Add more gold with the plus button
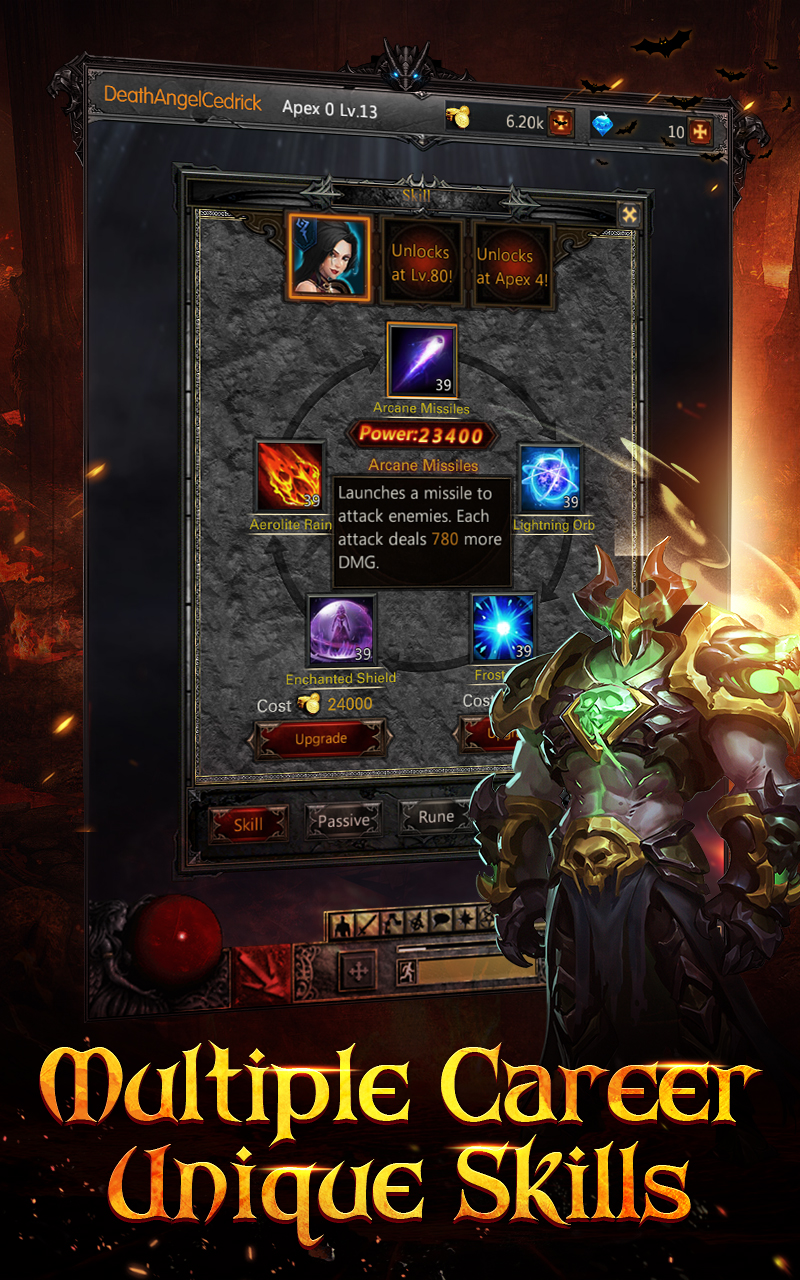 tap(561, 123)
